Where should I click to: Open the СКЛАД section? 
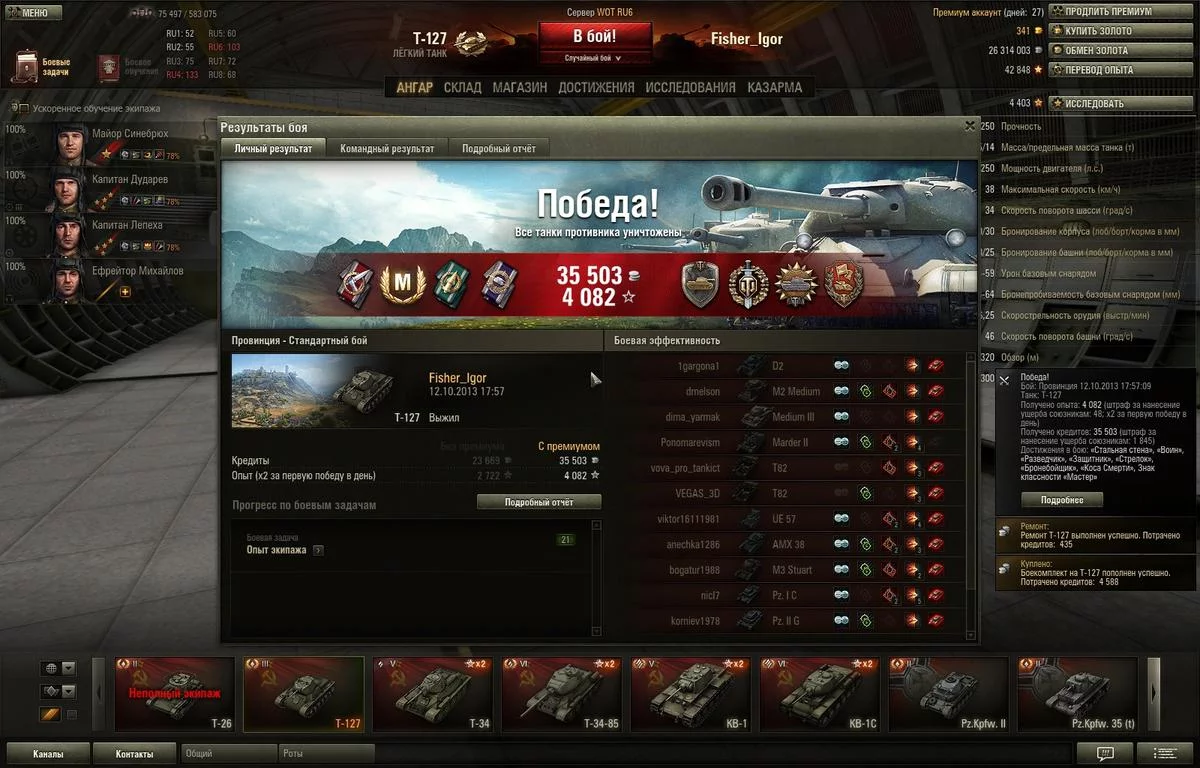tap(462, 87)
